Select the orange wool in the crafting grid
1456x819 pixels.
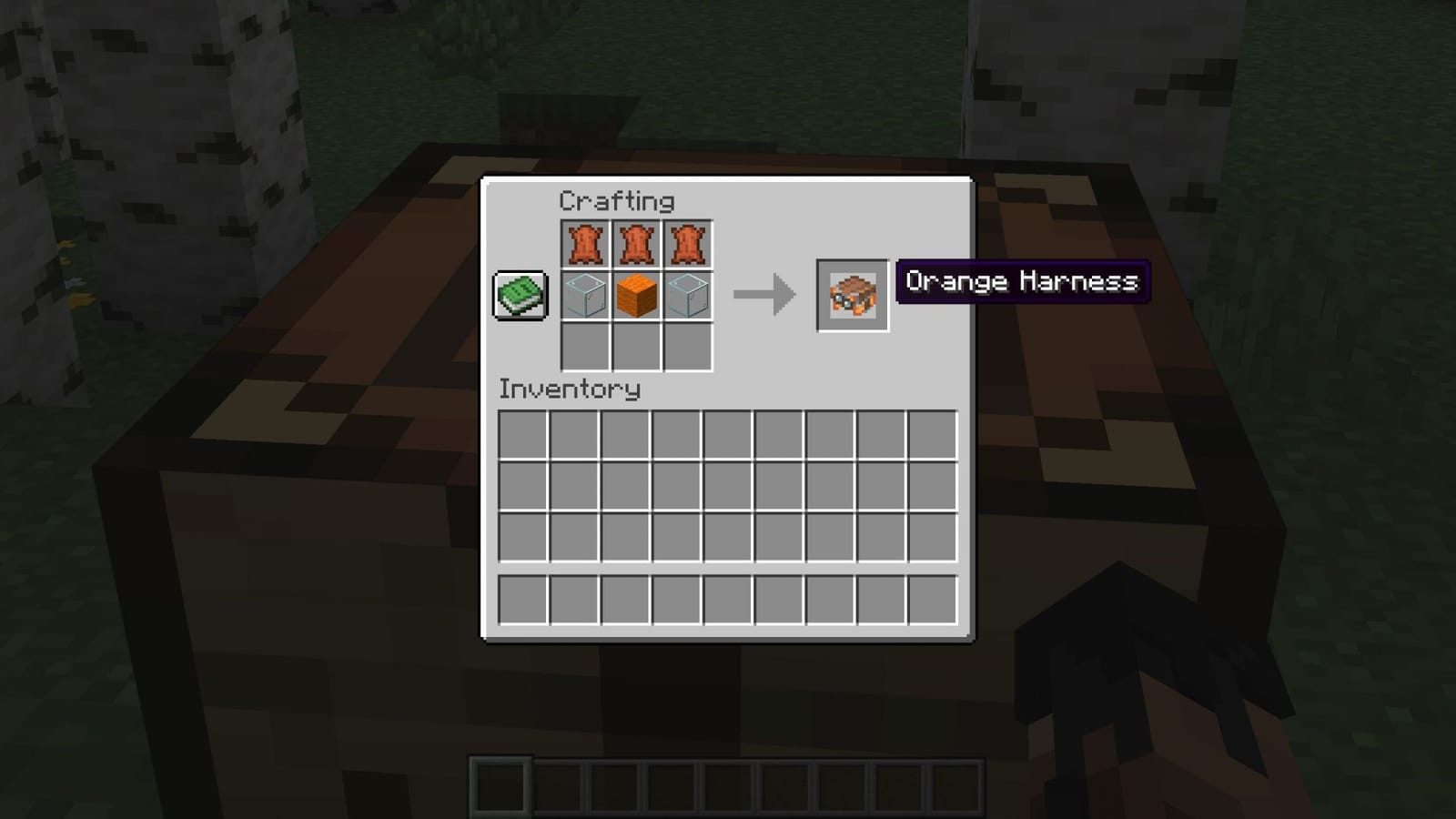(637, 295)
